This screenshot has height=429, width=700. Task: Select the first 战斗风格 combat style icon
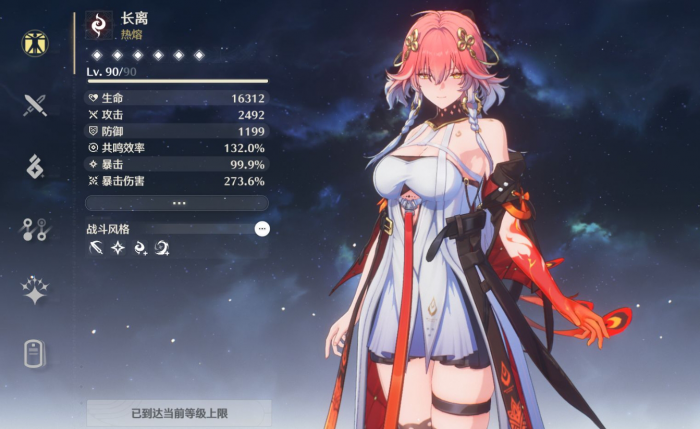(x=95, y=248)
